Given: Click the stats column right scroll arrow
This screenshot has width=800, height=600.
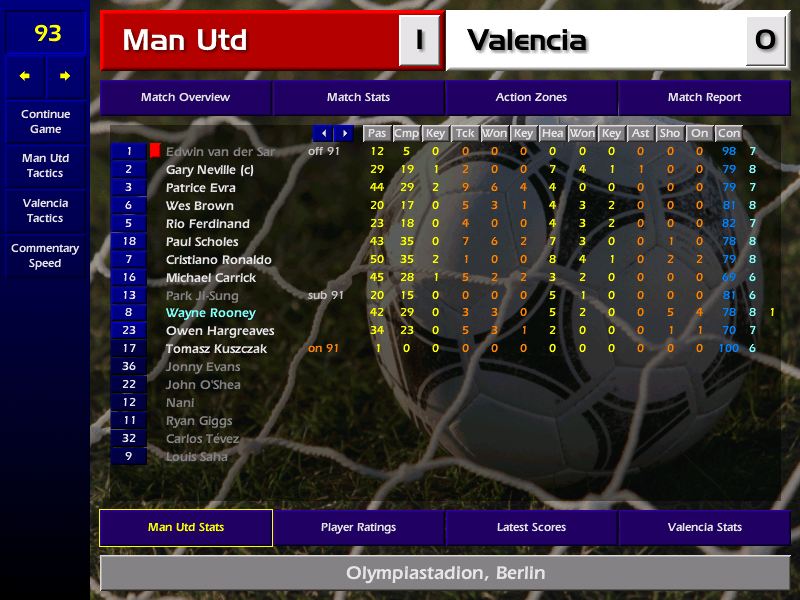Looking at the screenshot, I should [x=344, y=133].
